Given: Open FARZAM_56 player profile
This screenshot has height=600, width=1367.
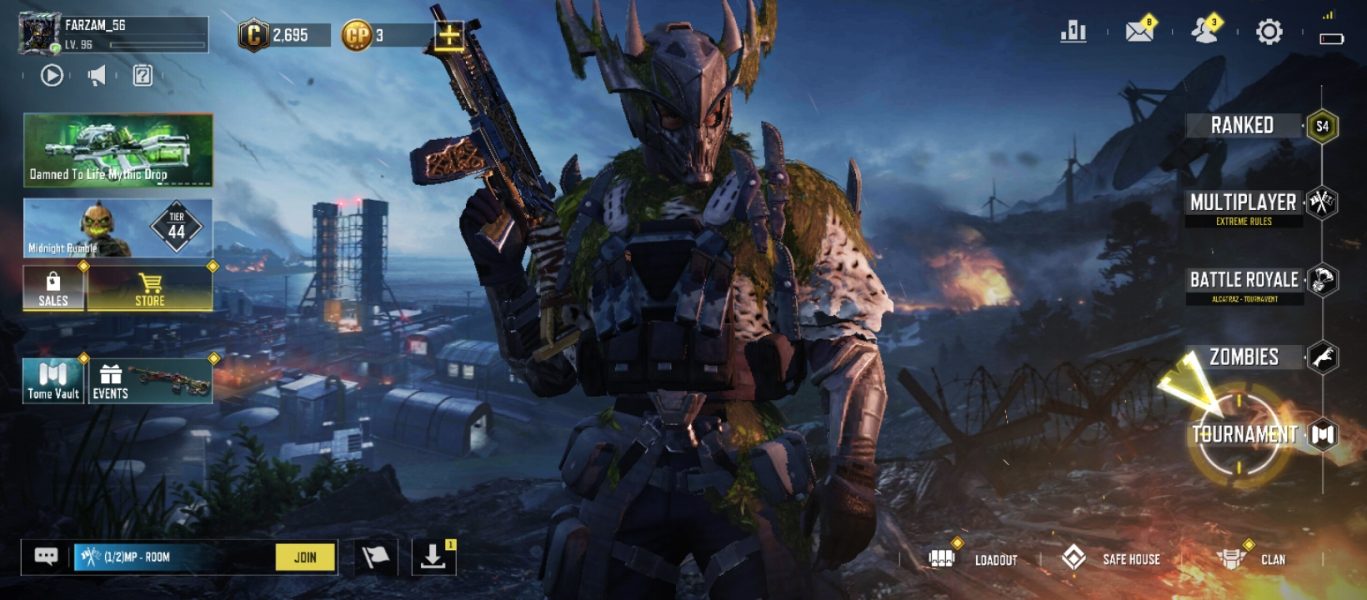Looking at the screenshot, I should pos(40,35).
